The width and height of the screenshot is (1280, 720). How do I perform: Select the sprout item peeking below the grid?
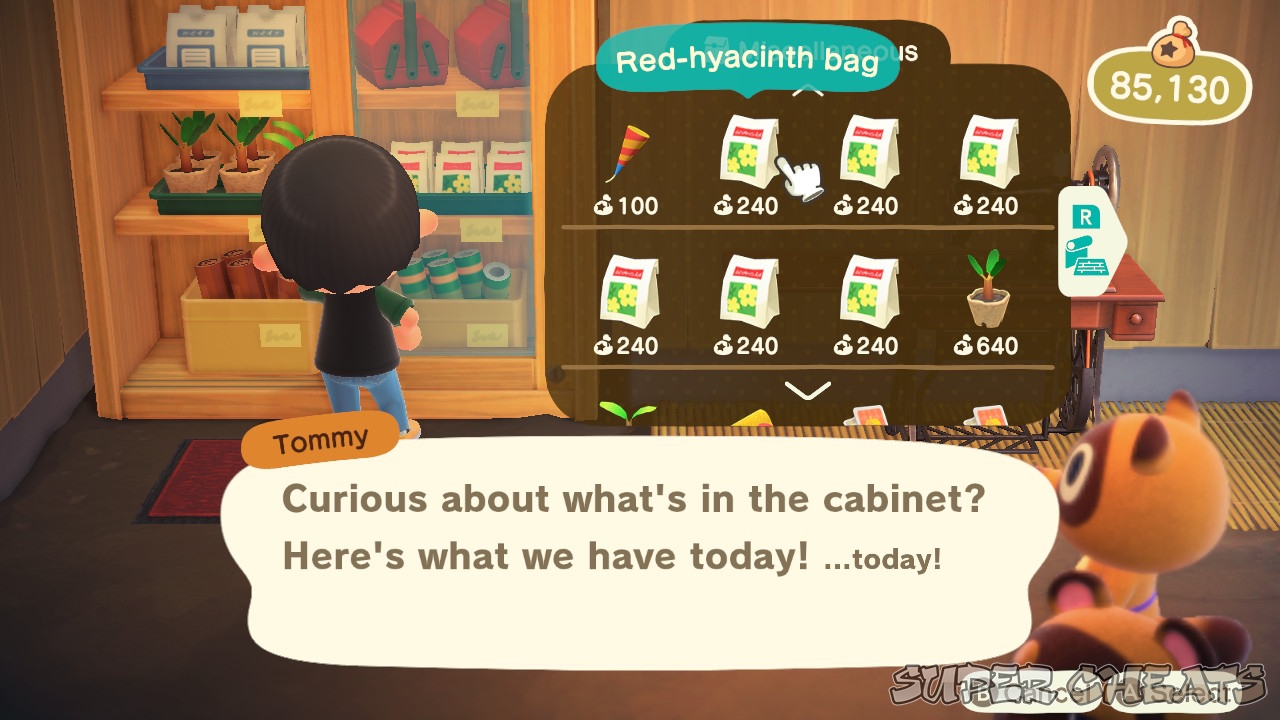tap(626, 410)
